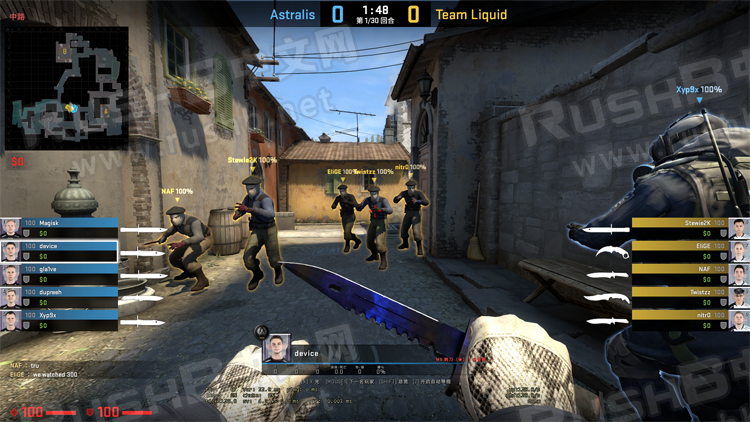Select device's row in the Astralis list
Image resolution: width=750 pixels, height=422 pixels.
click(x=60, y=250)
